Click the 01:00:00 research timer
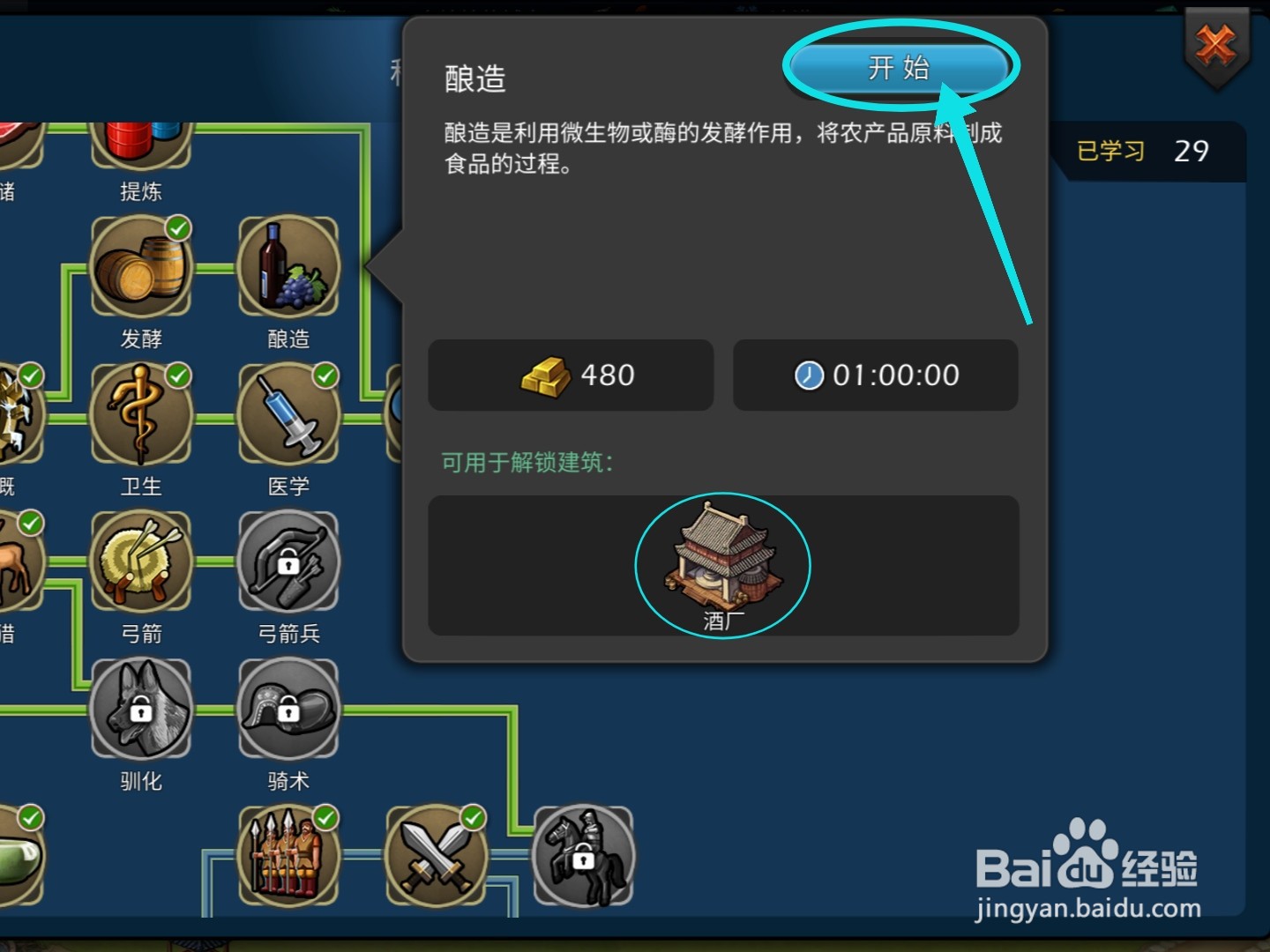 coord(875,376)
